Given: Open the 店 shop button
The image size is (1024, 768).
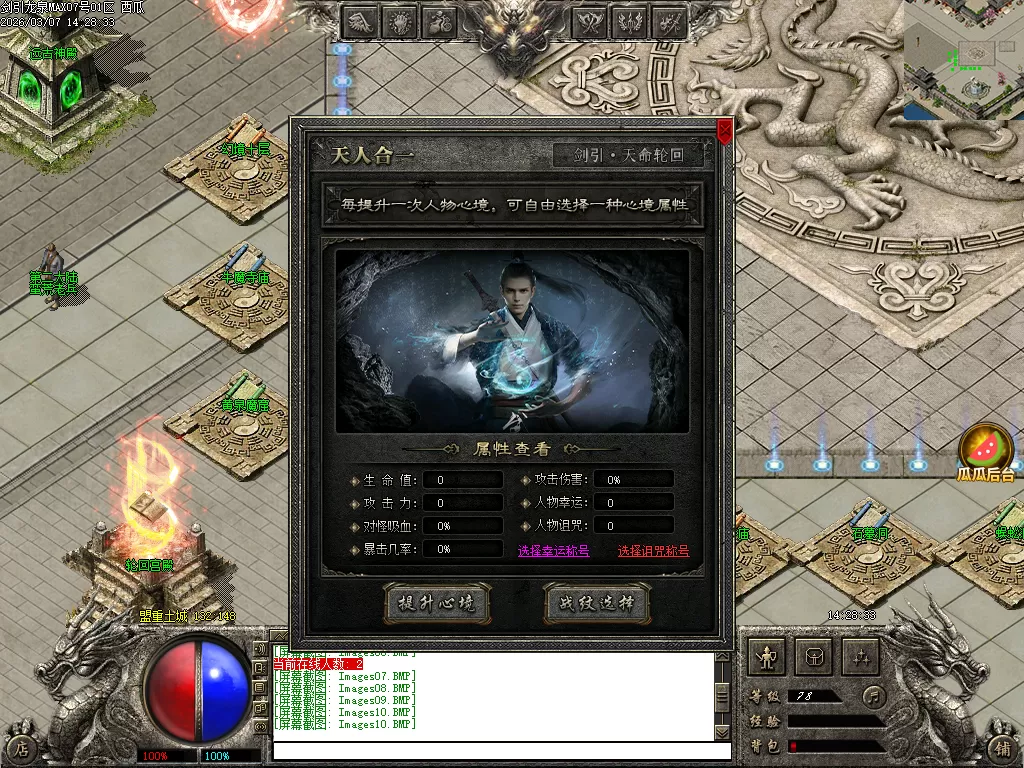Looking at the screenshot, I should click(x=22, y=748).
